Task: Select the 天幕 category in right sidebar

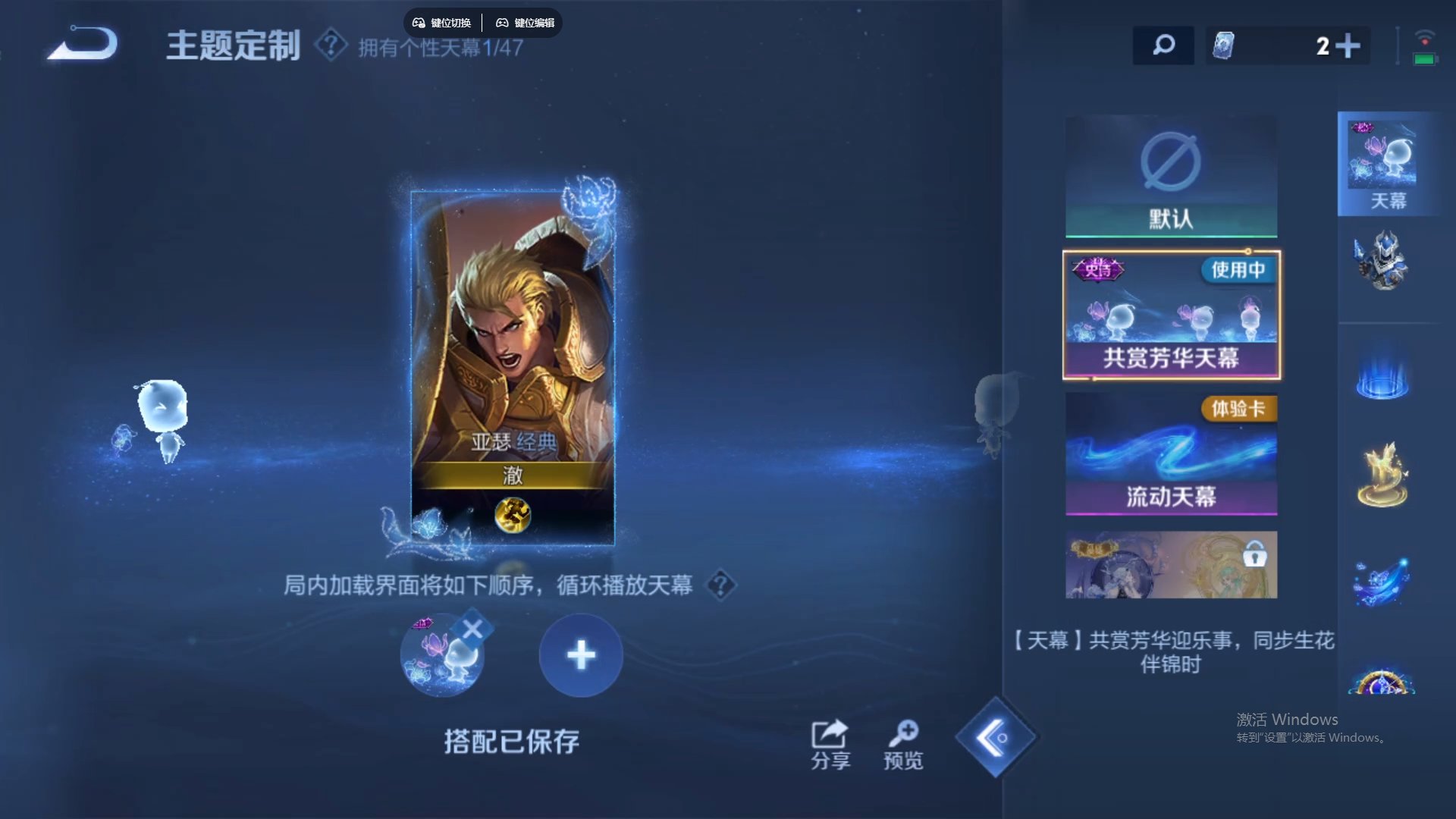Action: pyautogui.click(x=1388, y=162)
